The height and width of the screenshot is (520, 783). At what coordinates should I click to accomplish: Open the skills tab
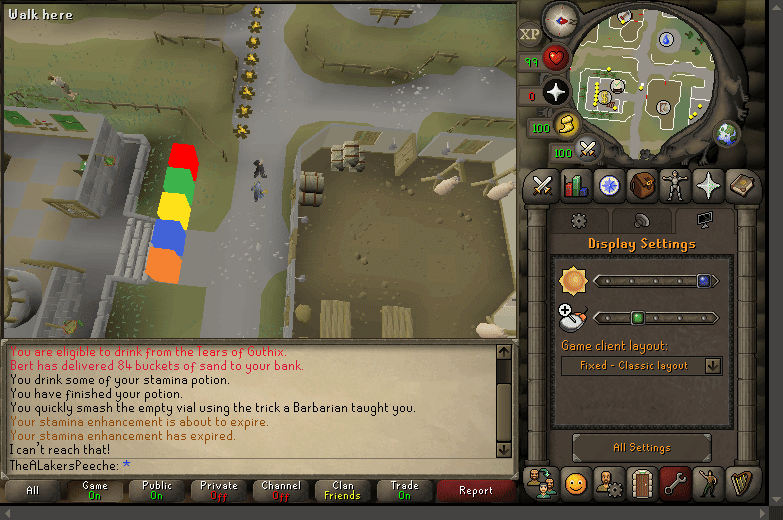575,185
